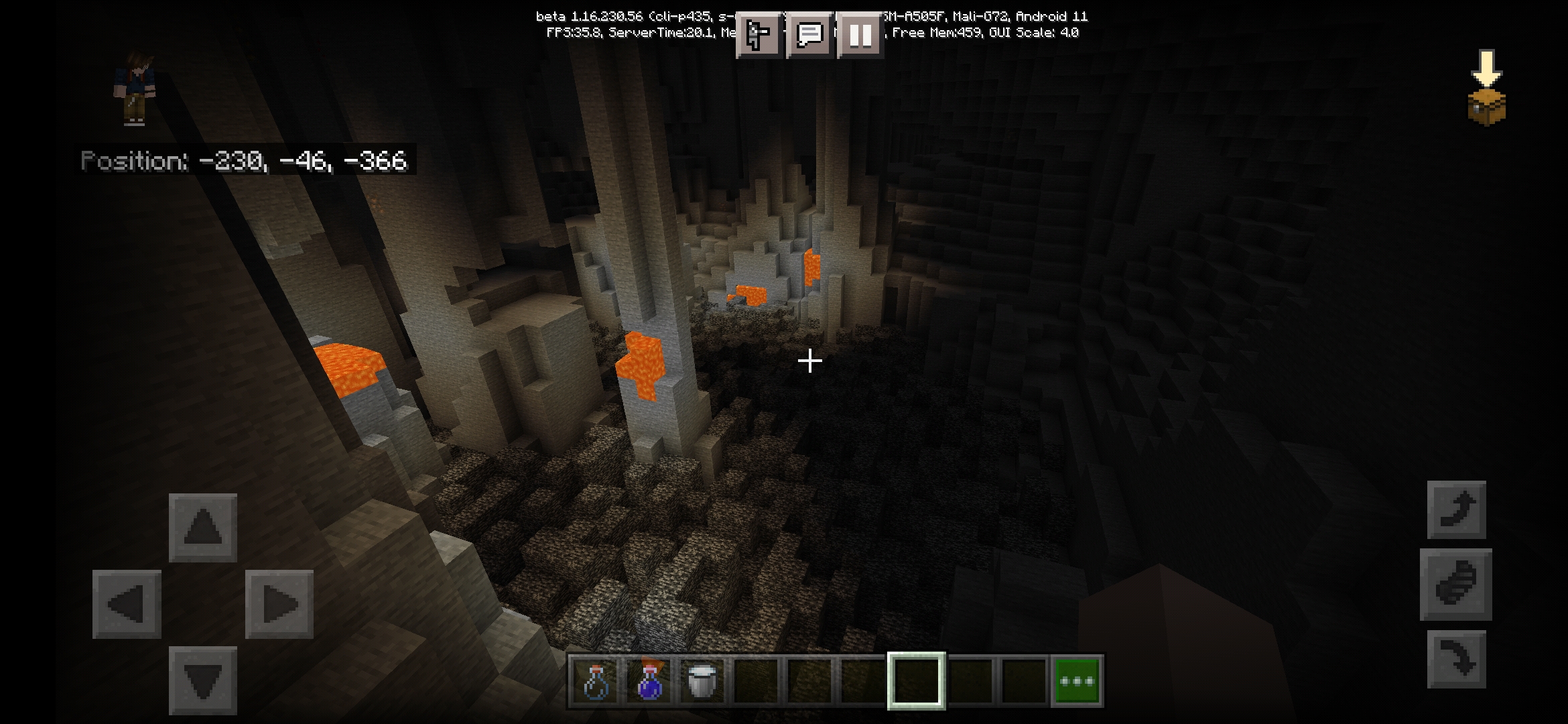Open inventory with the green three-dot button
This screenshot has height=724, width=1568.
pos(1077,681)
